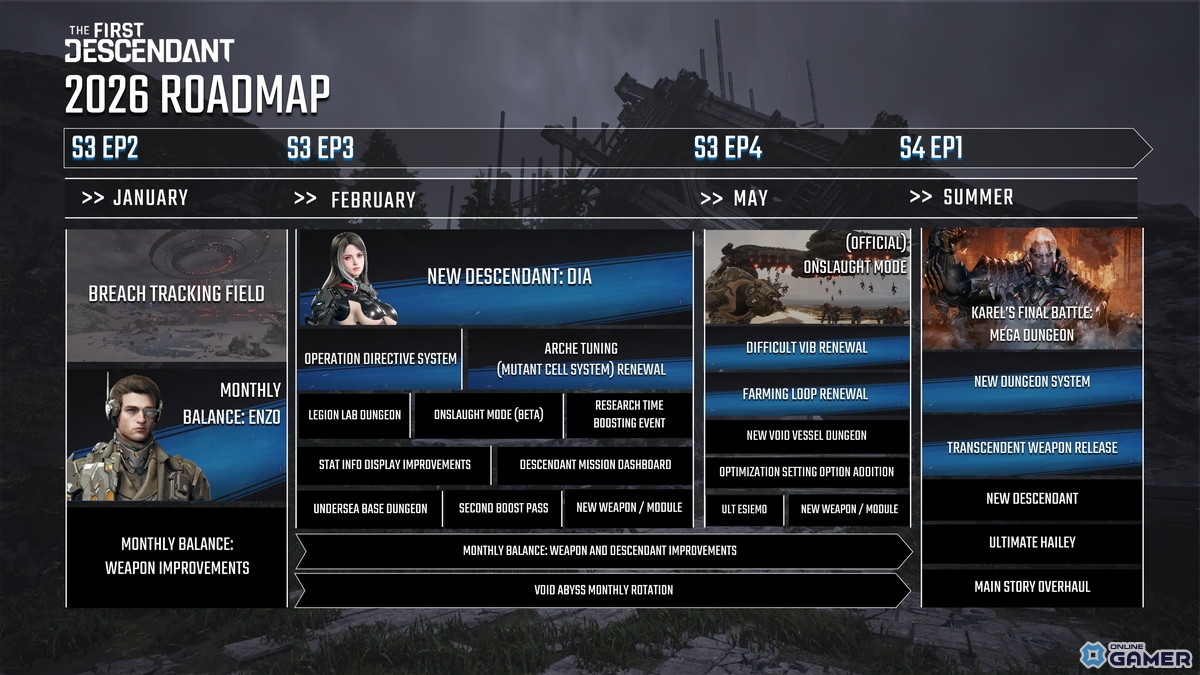Select the Difficult VIB Renewal bar
Viewport: 1200px width, 675px height.
(x=807, y=348)
